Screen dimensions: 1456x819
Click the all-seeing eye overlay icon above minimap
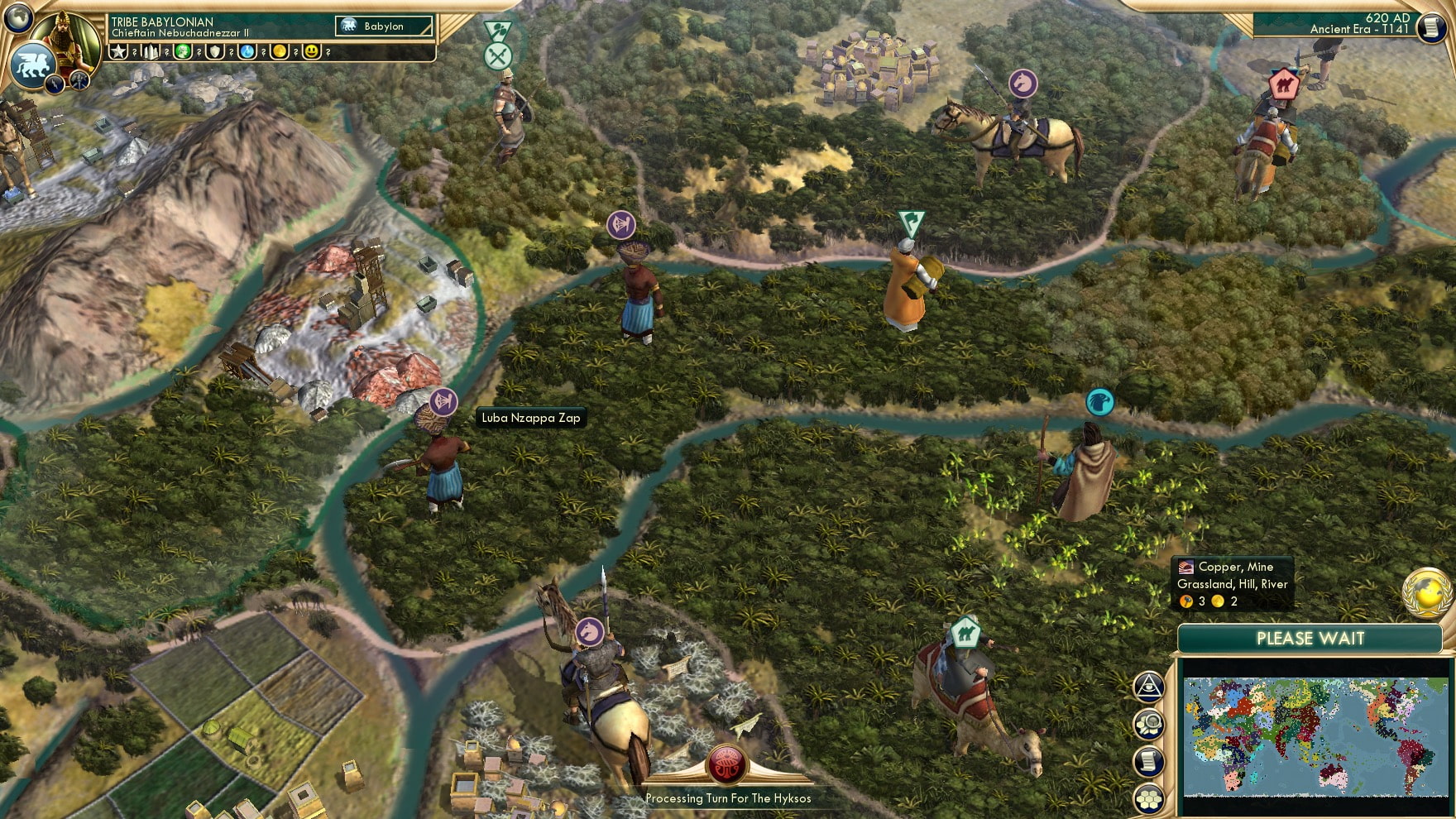pyautogui.click(x=1148, y=686)
